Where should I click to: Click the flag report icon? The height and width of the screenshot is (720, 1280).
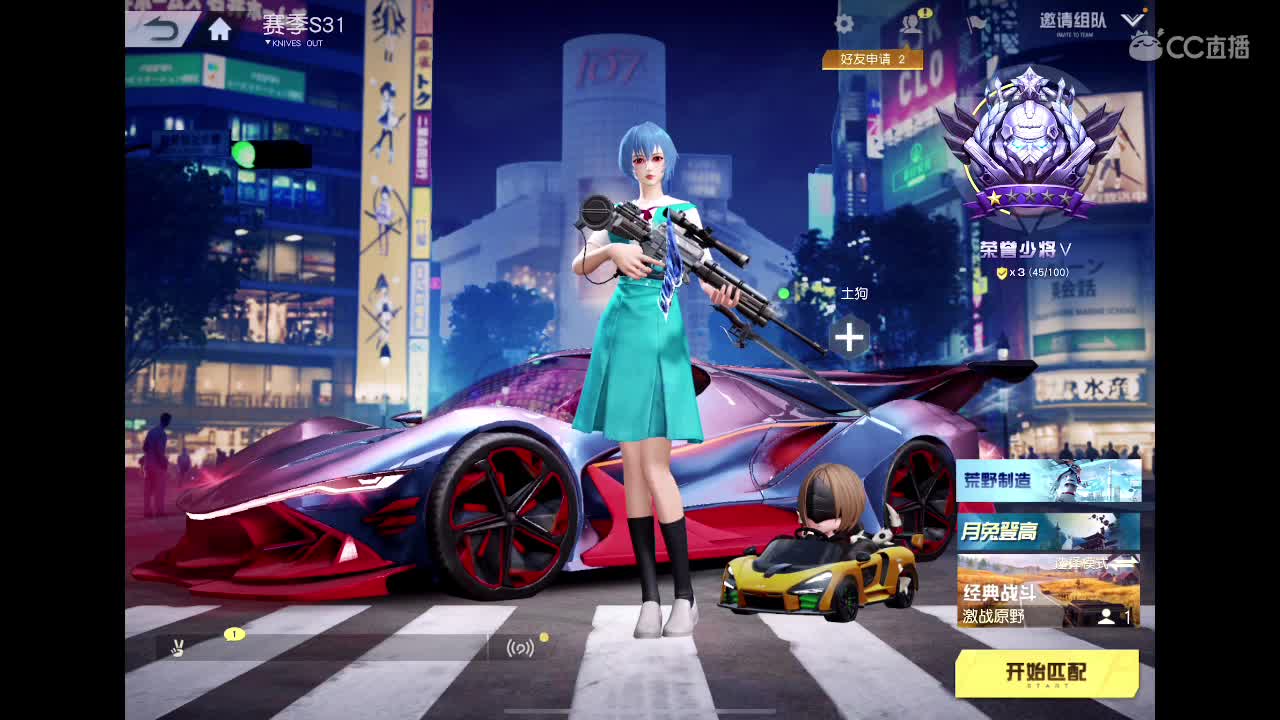point(978,24)
